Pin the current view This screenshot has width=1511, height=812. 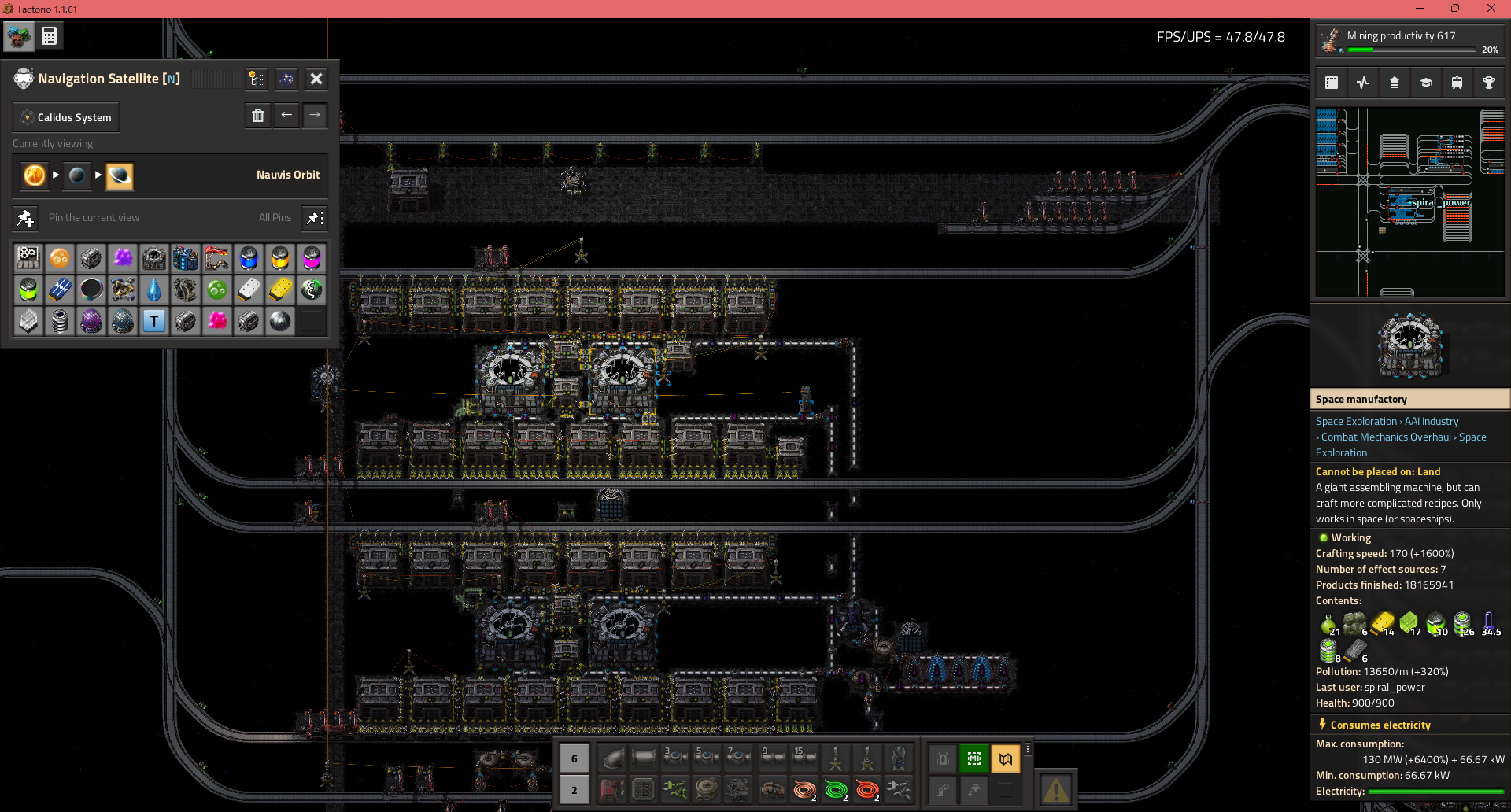pyautogui.click(x=25, y=218)
